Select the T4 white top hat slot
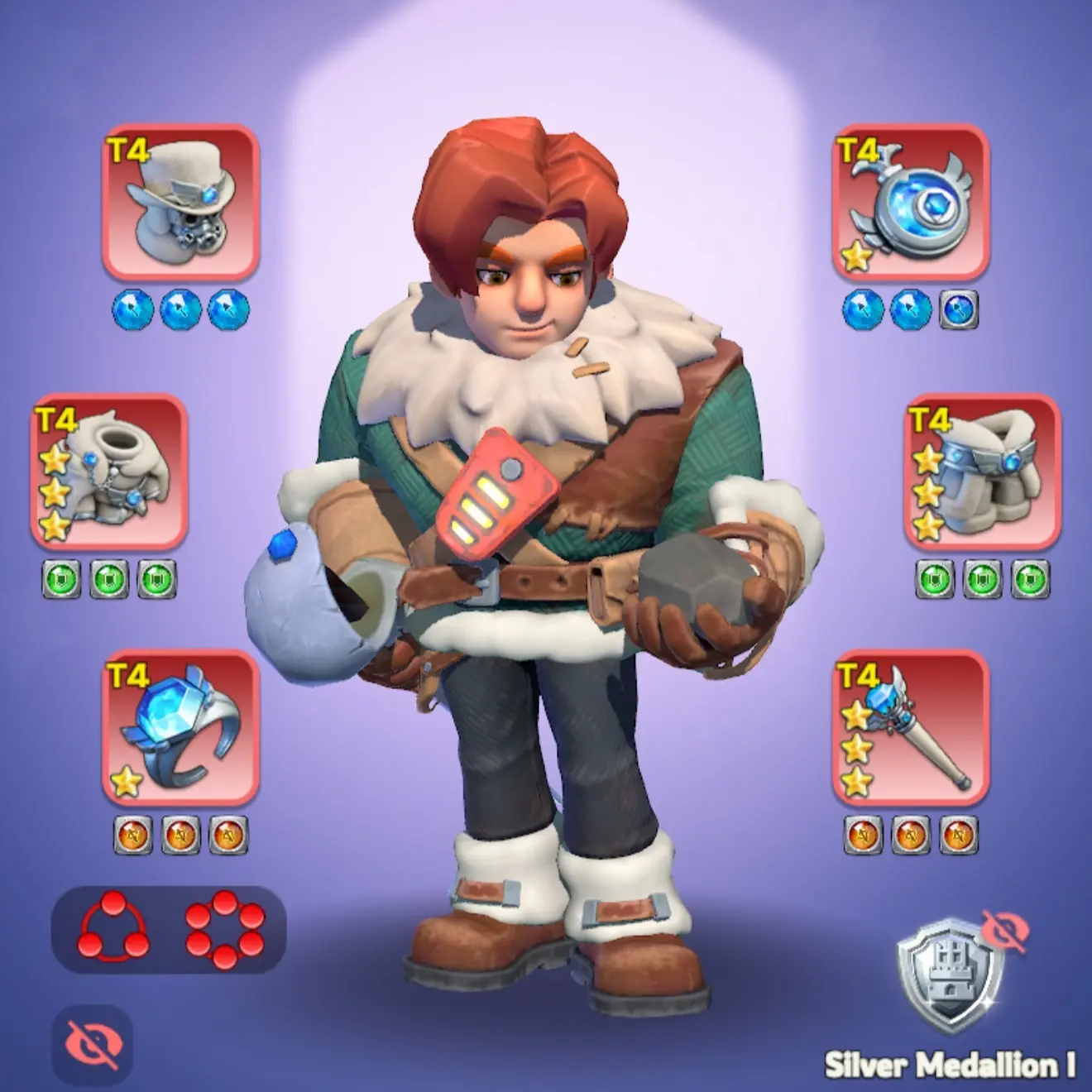The height and width of the screenshot is (1092, 1092). (180, 203)
